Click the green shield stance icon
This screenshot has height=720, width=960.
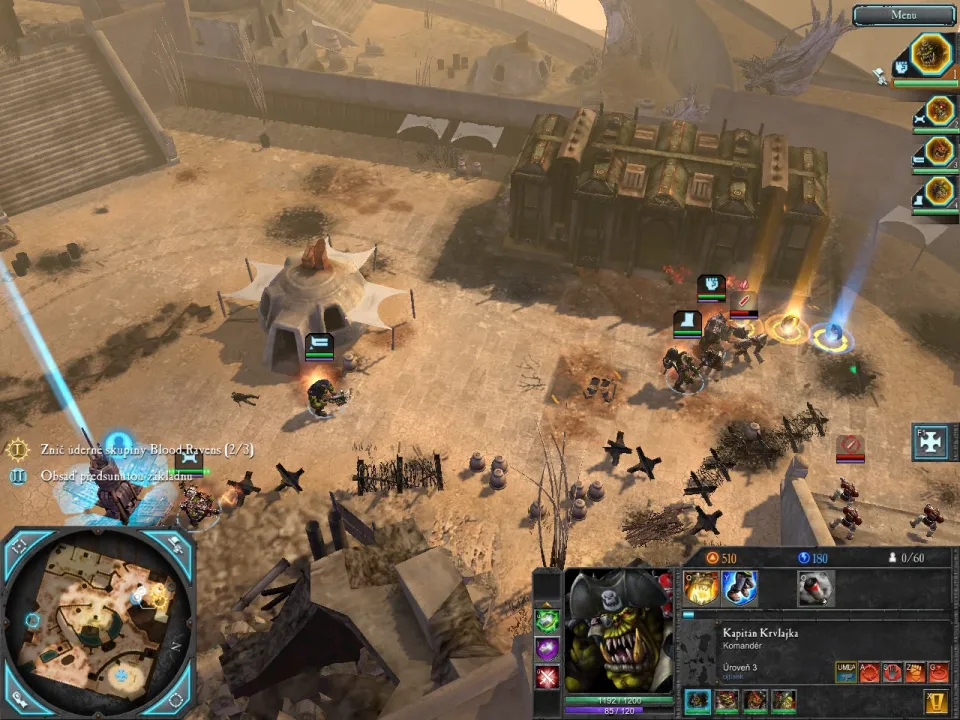tap(547, 620)
